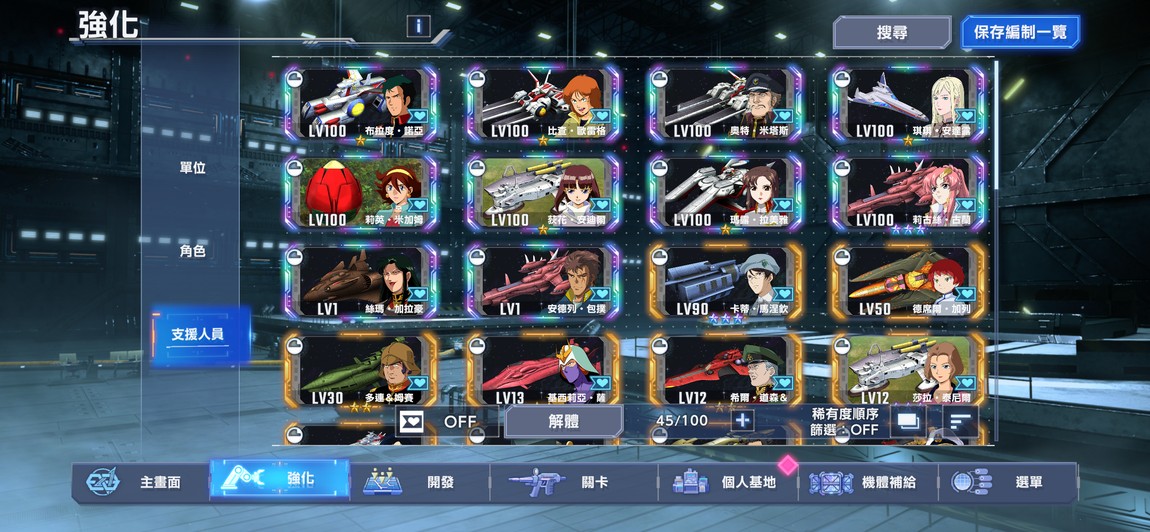This screenshot has width=1150, height=532.
Task: Show the info panel via the i icon
Action: (x=418, y=27)
